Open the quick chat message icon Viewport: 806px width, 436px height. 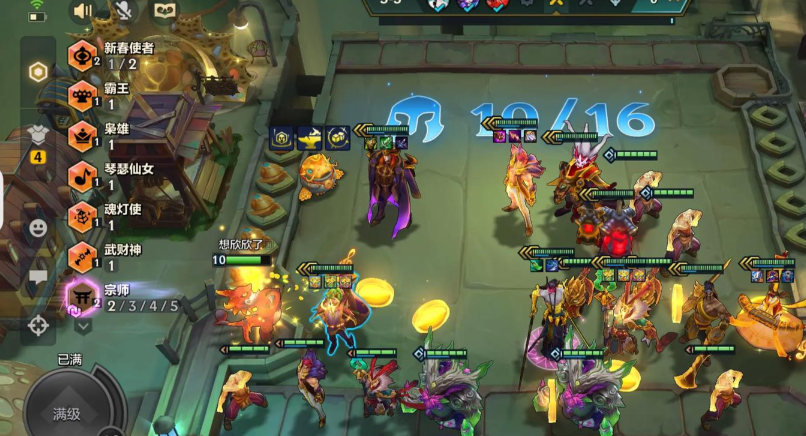coord(38,277)
